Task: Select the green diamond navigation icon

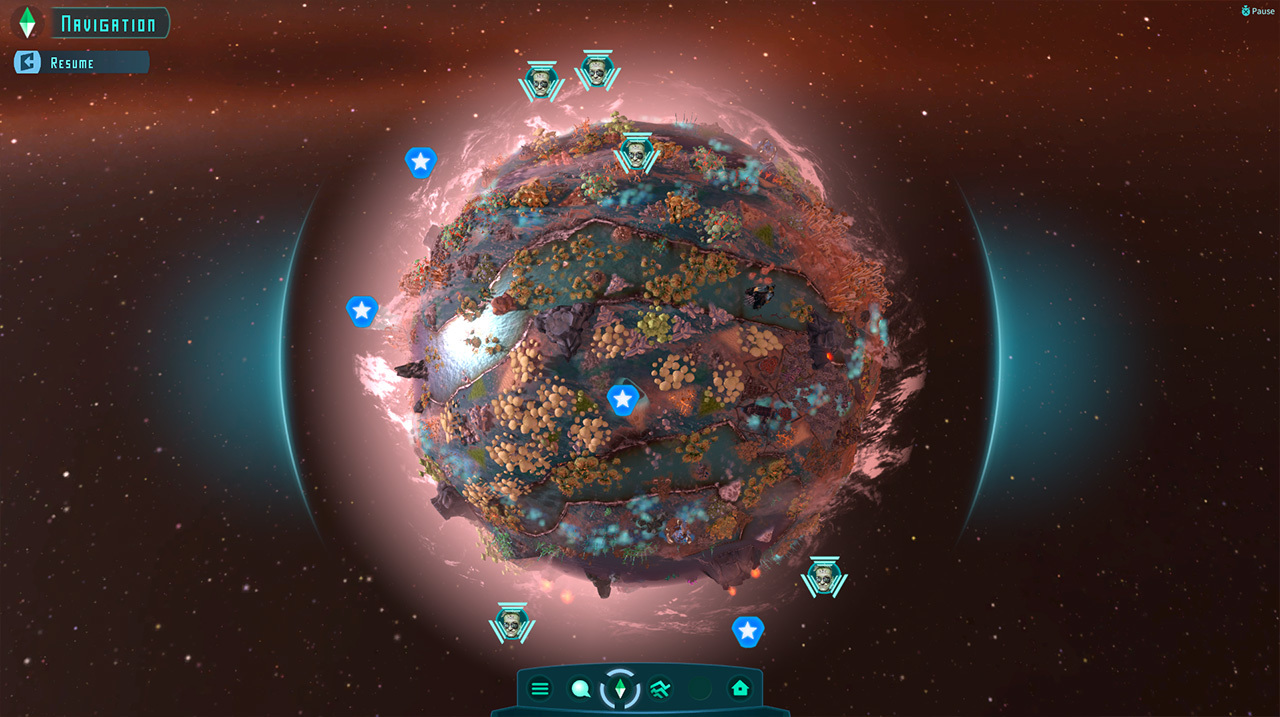Action: point(620,688)
